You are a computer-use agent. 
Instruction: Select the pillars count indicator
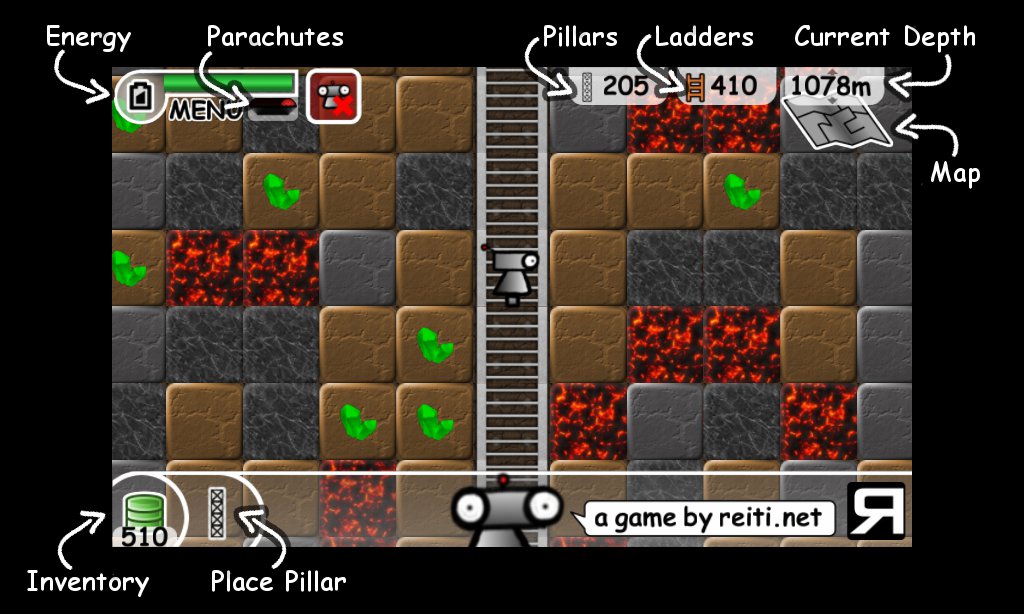614,86
